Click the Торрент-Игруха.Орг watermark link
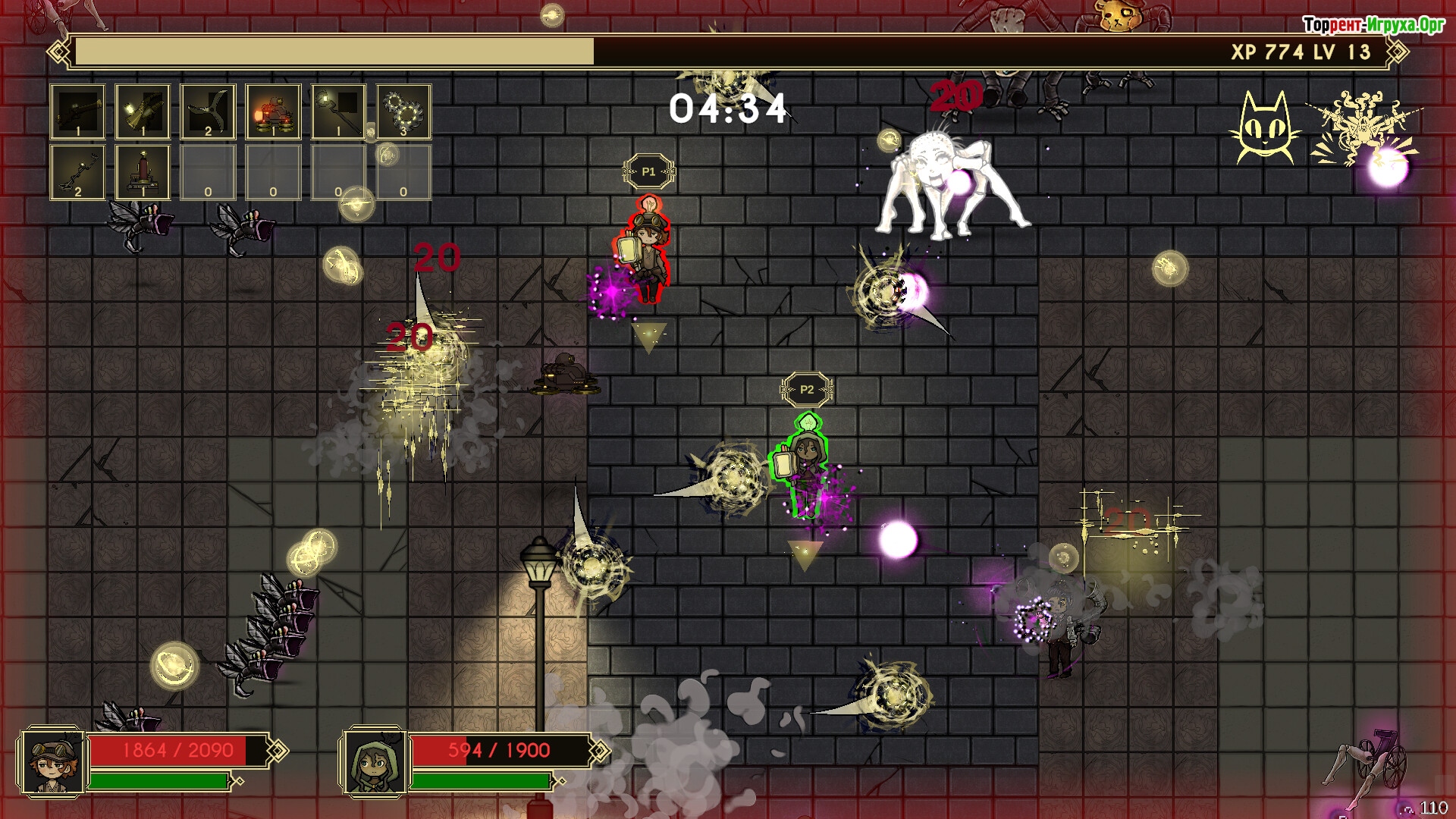 click(1373, 25)
